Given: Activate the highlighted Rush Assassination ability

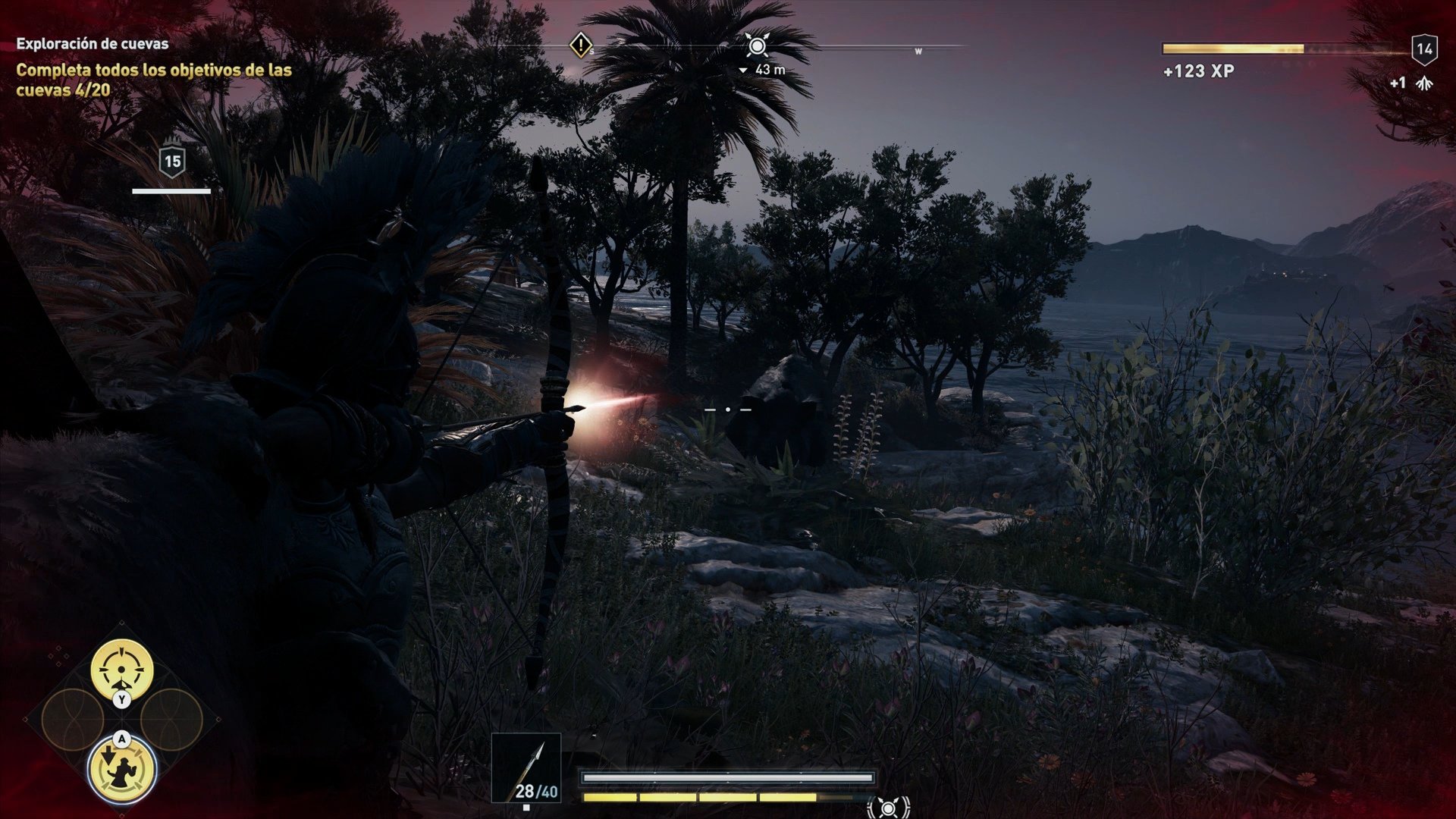Looking at the screenshot, I should (x=121, y=770).
